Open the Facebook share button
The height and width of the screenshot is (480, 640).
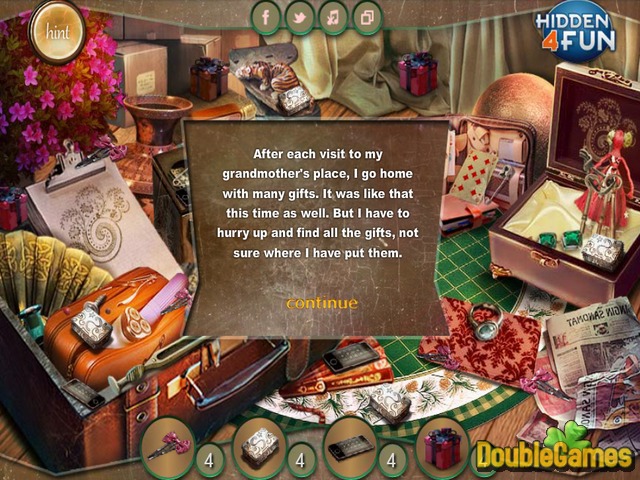click(x=266, y=17)
